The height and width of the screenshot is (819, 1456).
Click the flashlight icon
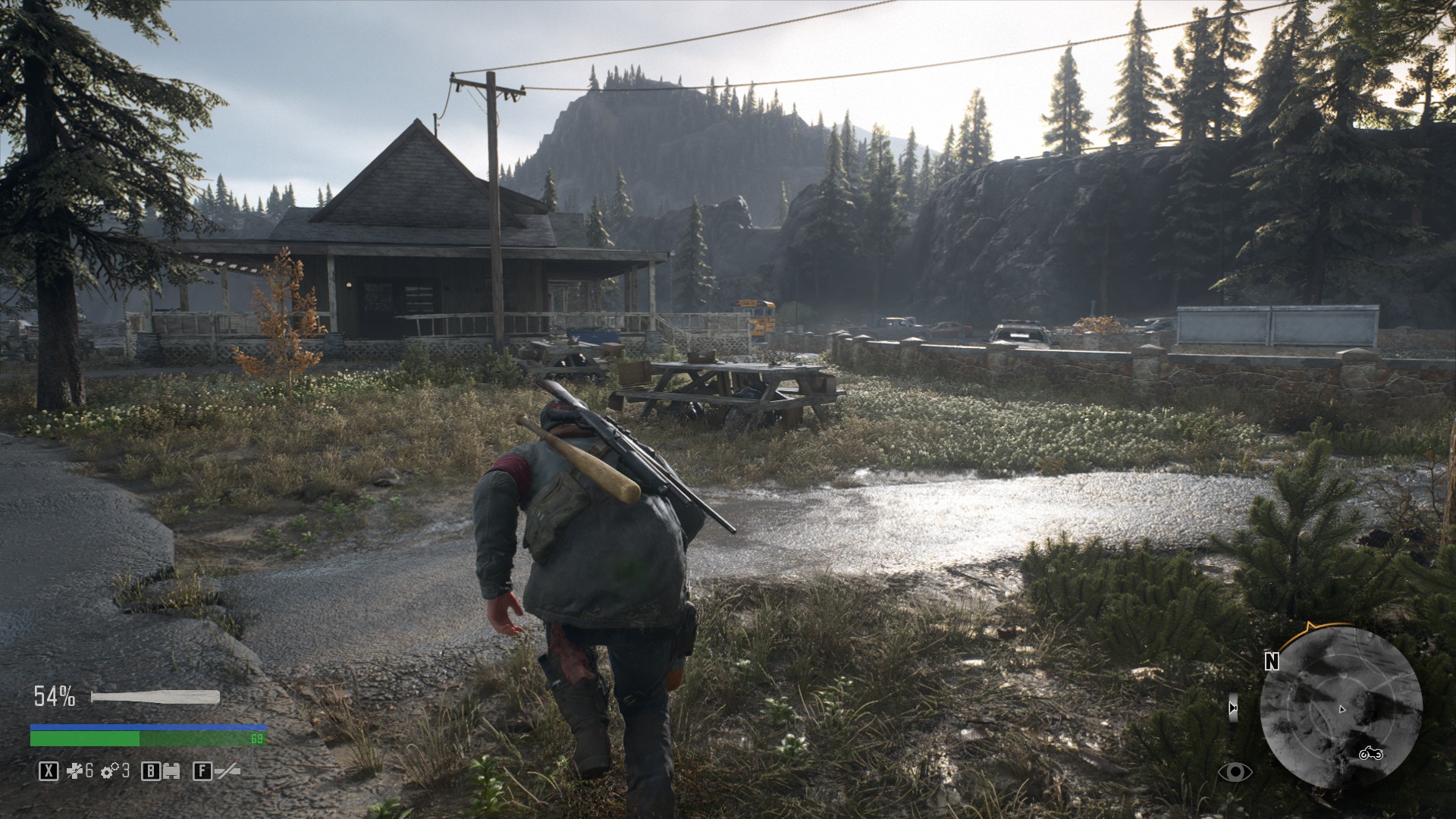(x=227, y=771)
